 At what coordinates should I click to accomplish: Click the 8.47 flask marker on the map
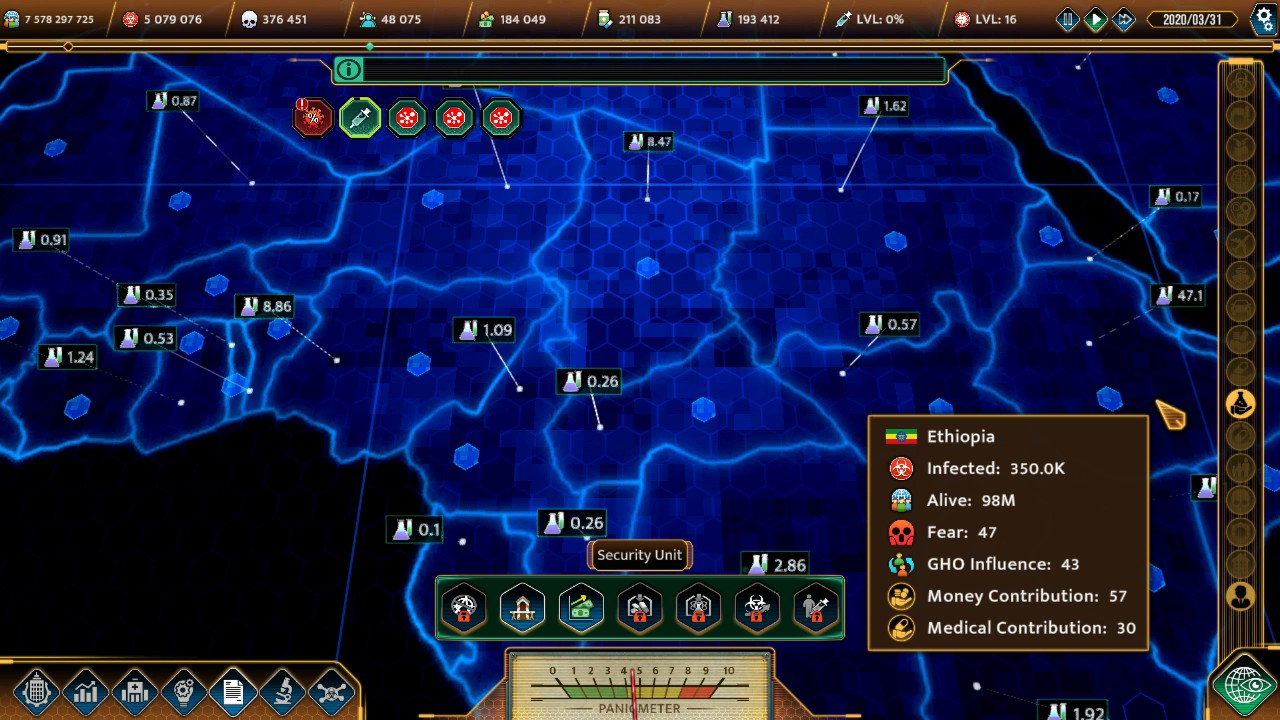646,141
